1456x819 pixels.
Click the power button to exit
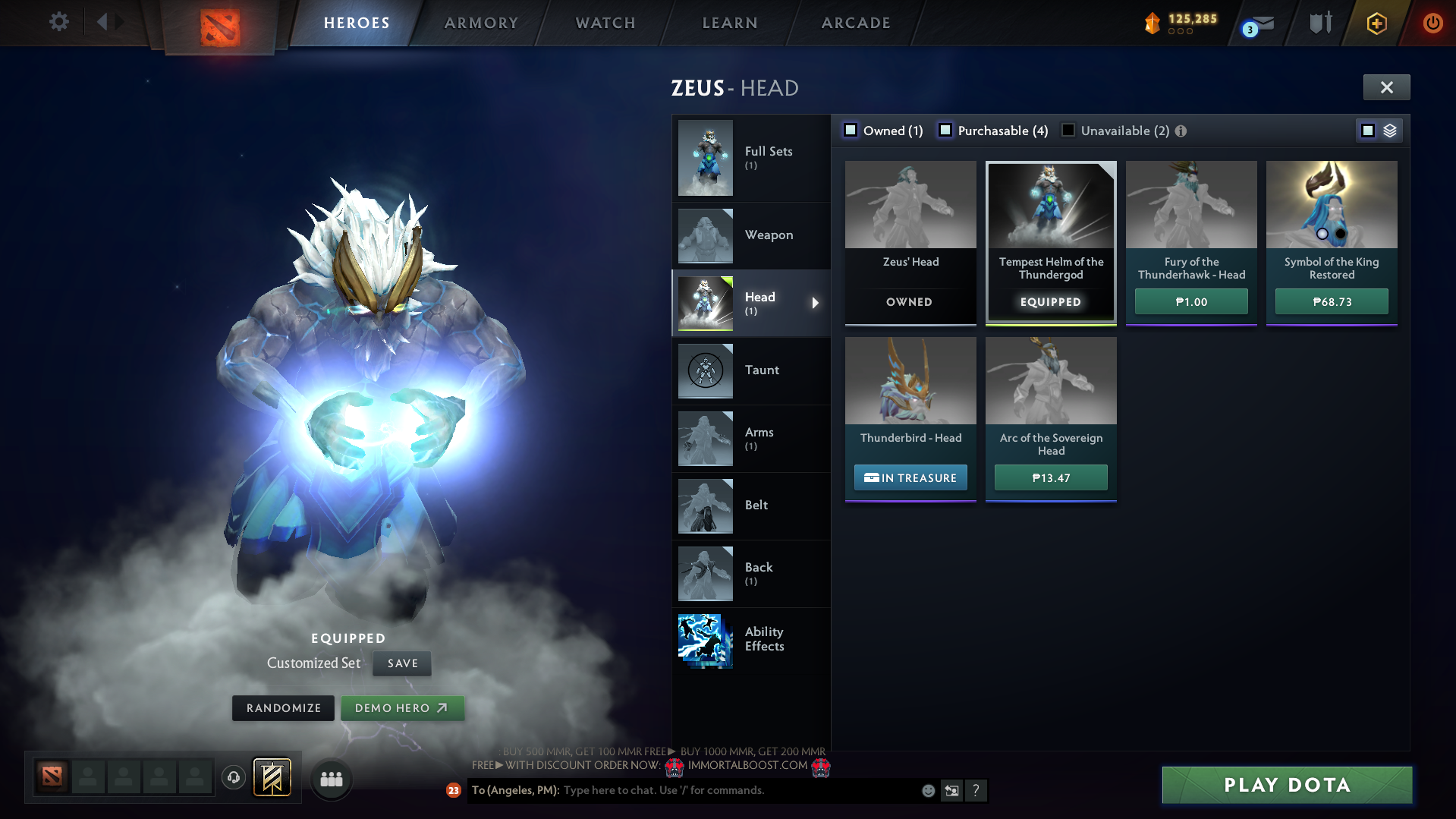point(1432,23)
